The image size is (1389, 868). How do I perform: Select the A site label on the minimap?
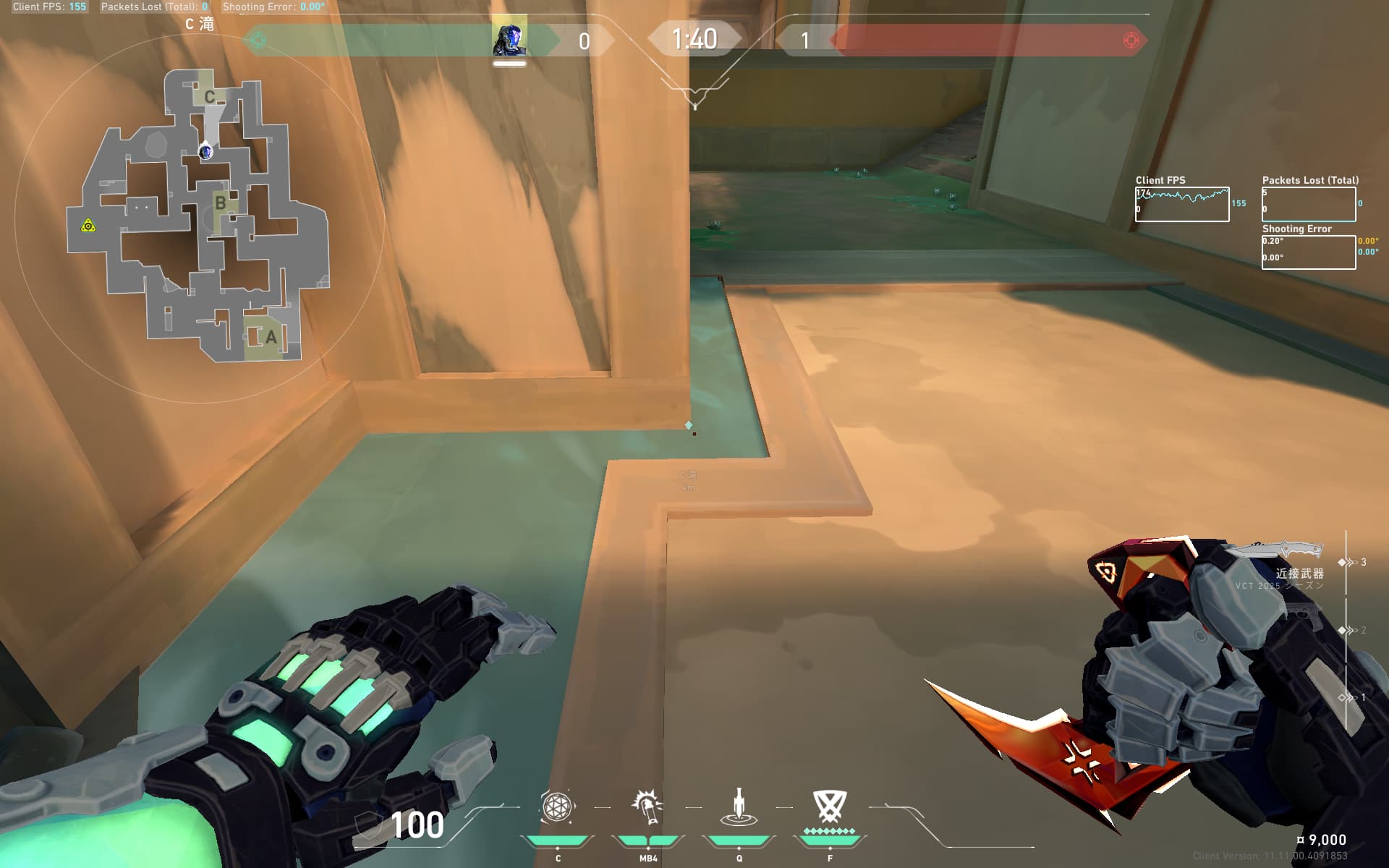271,337
